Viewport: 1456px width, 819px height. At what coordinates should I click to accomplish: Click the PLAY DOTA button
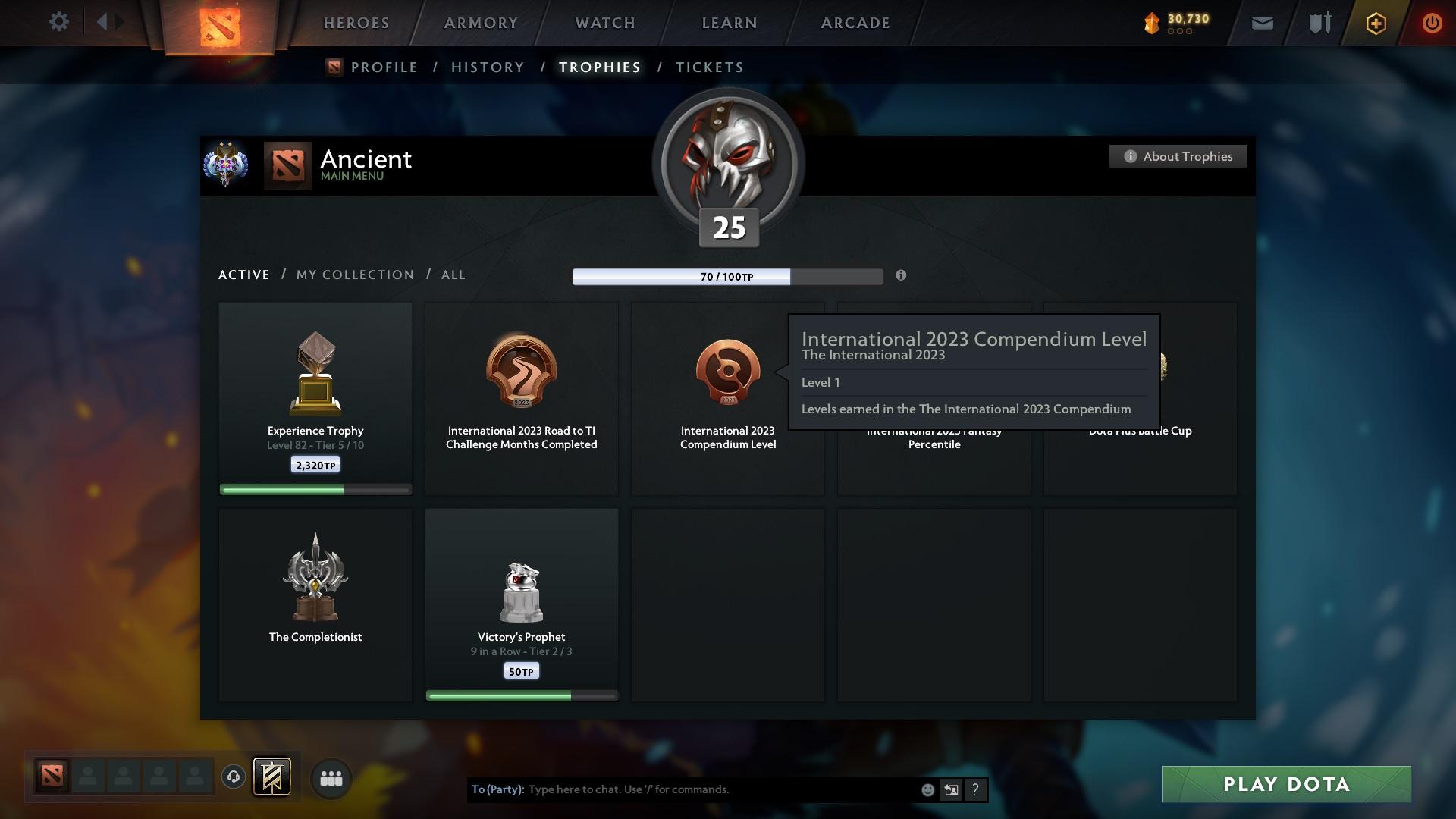[1285, 784]
